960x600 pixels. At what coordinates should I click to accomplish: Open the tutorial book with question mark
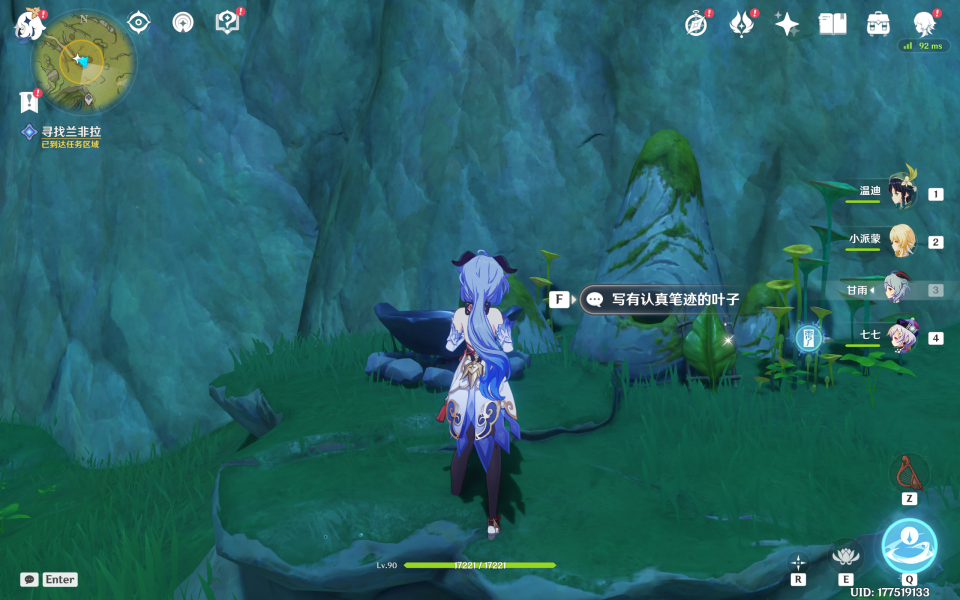pyautogui.click(x=228, y=22)
